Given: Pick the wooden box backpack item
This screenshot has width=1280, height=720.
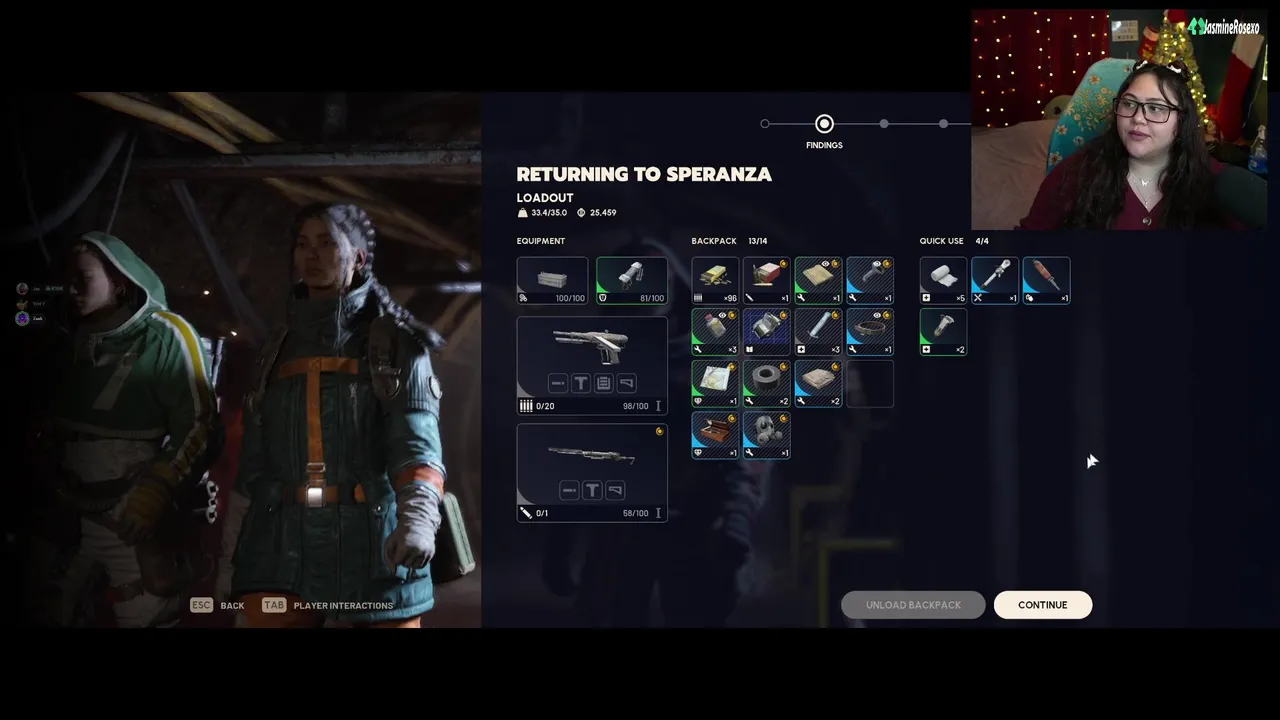Looking at the screenshot, I should (x=715, y=436).
